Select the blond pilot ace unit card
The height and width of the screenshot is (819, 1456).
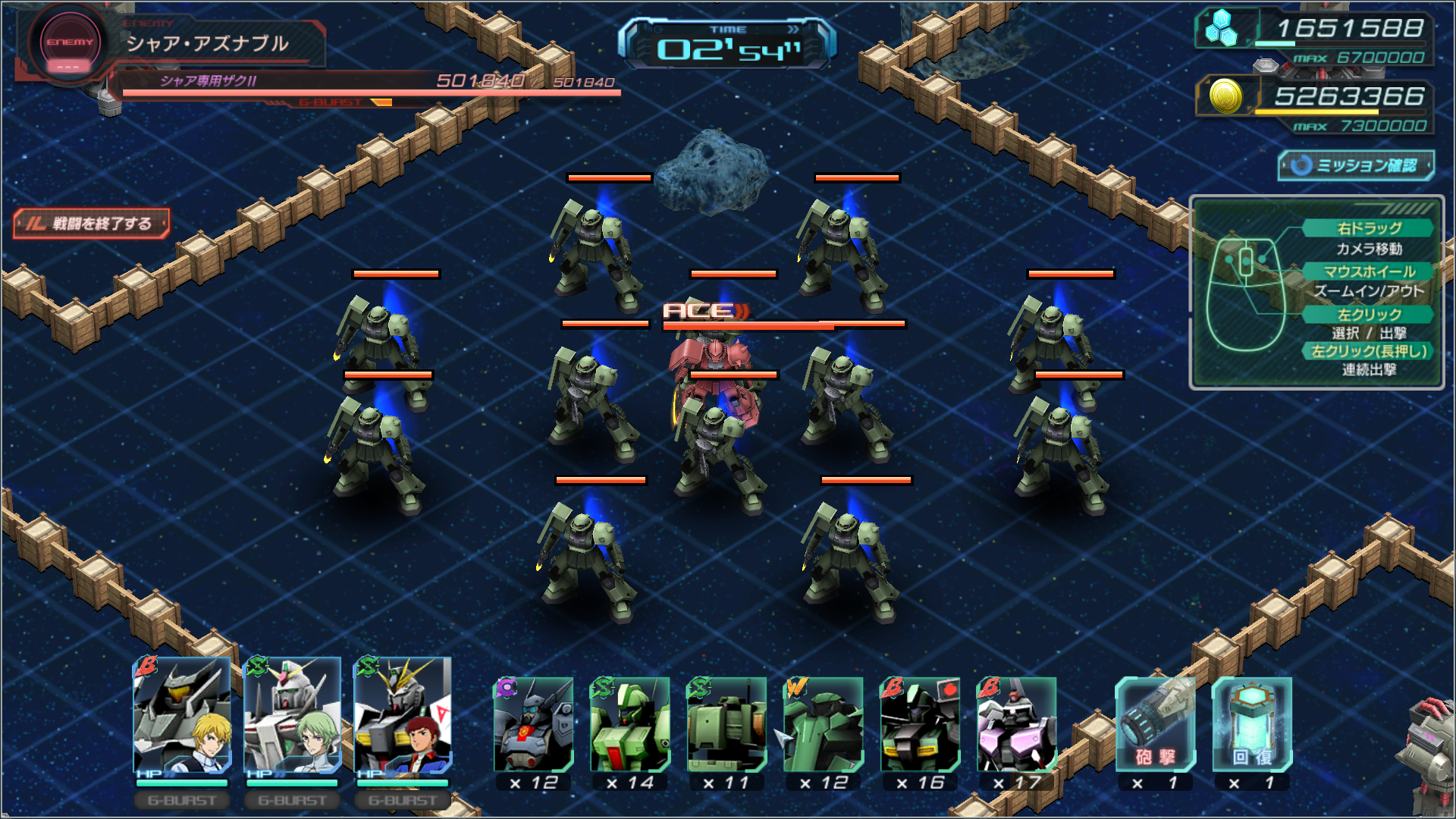pos(182,715)
